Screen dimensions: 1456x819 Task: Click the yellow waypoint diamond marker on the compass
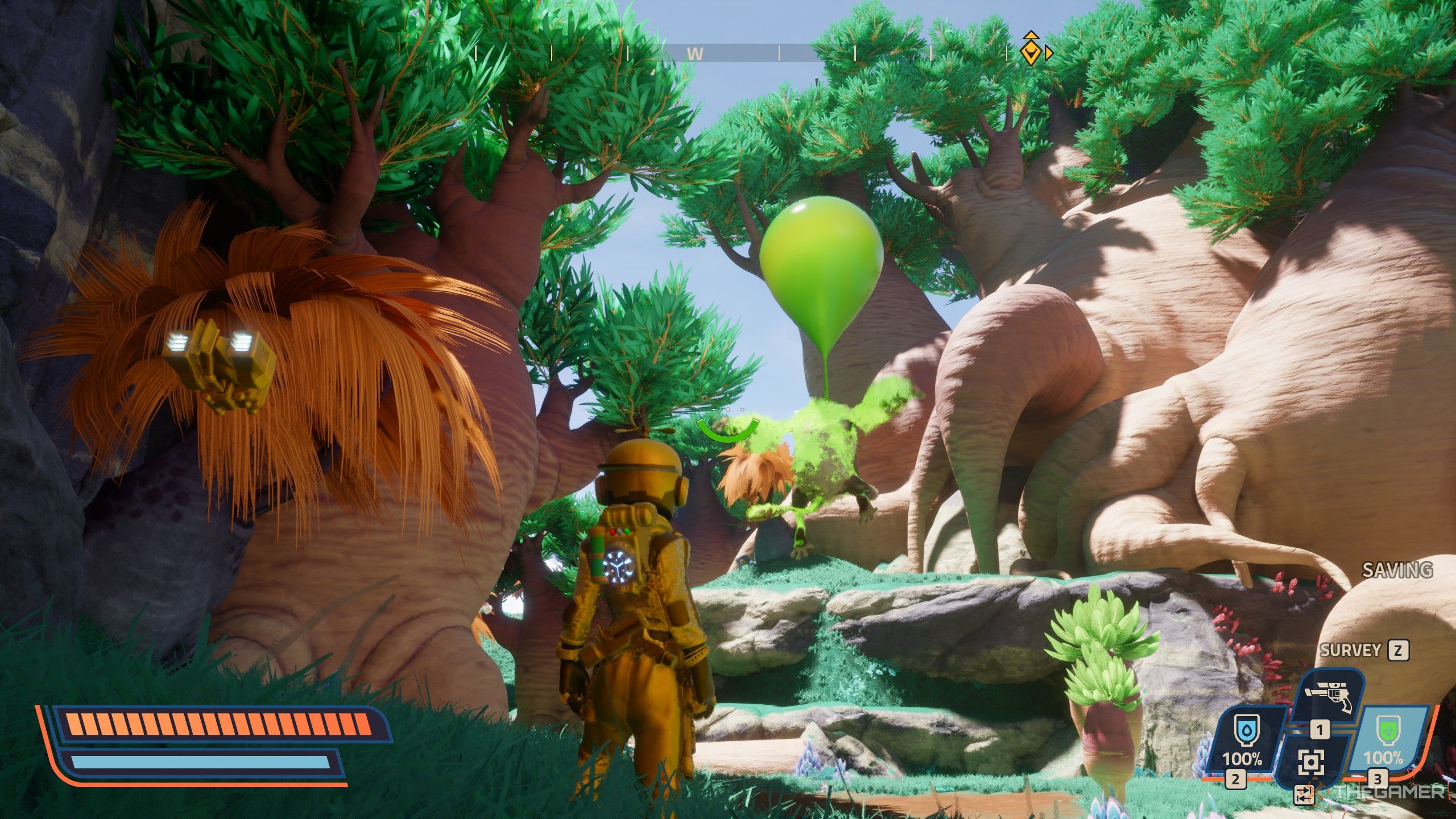pyautogui.click(x=1031, y=53)
